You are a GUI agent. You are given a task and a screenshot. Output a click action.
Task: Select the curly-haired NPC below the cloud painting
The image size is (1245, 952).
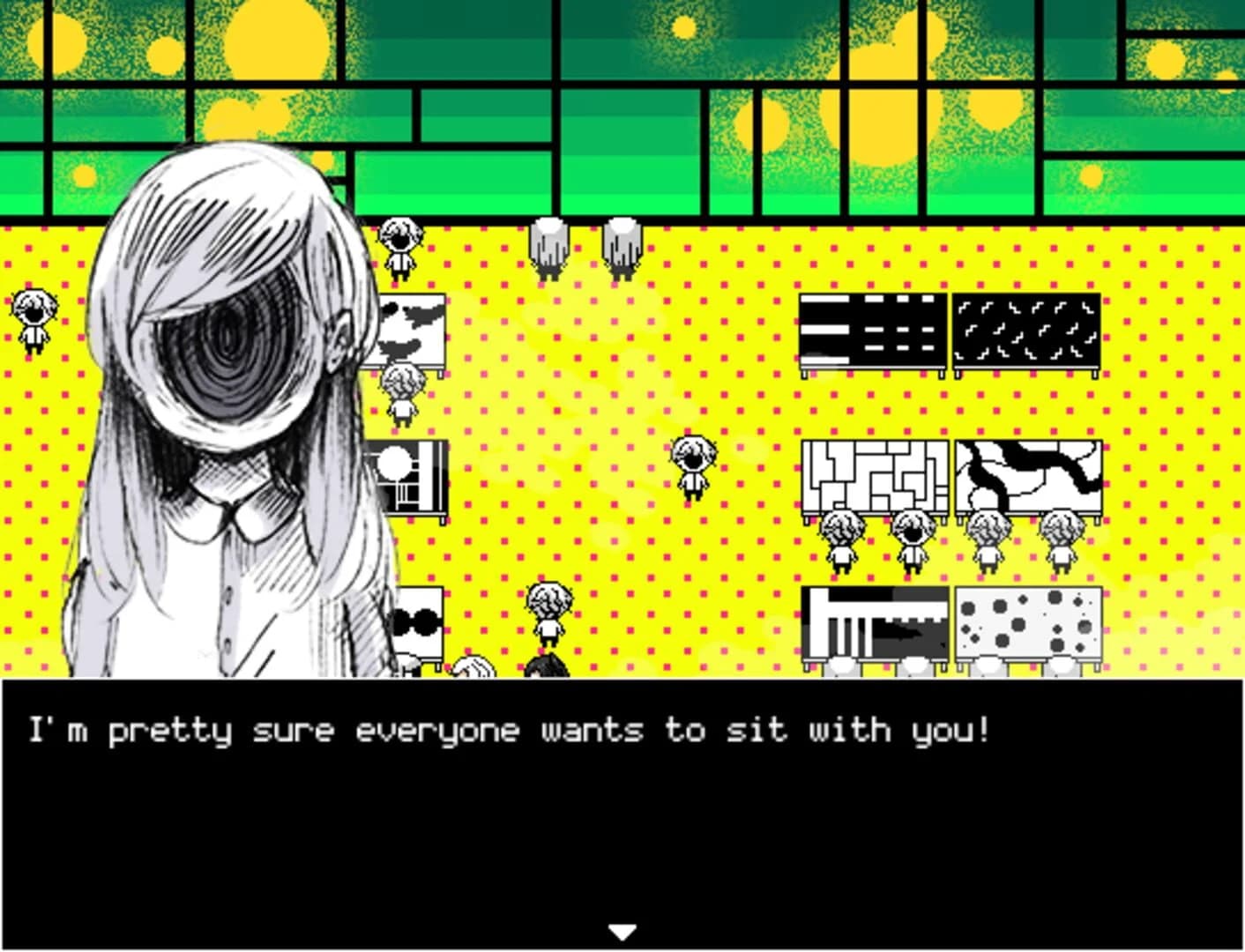(402, 395)
